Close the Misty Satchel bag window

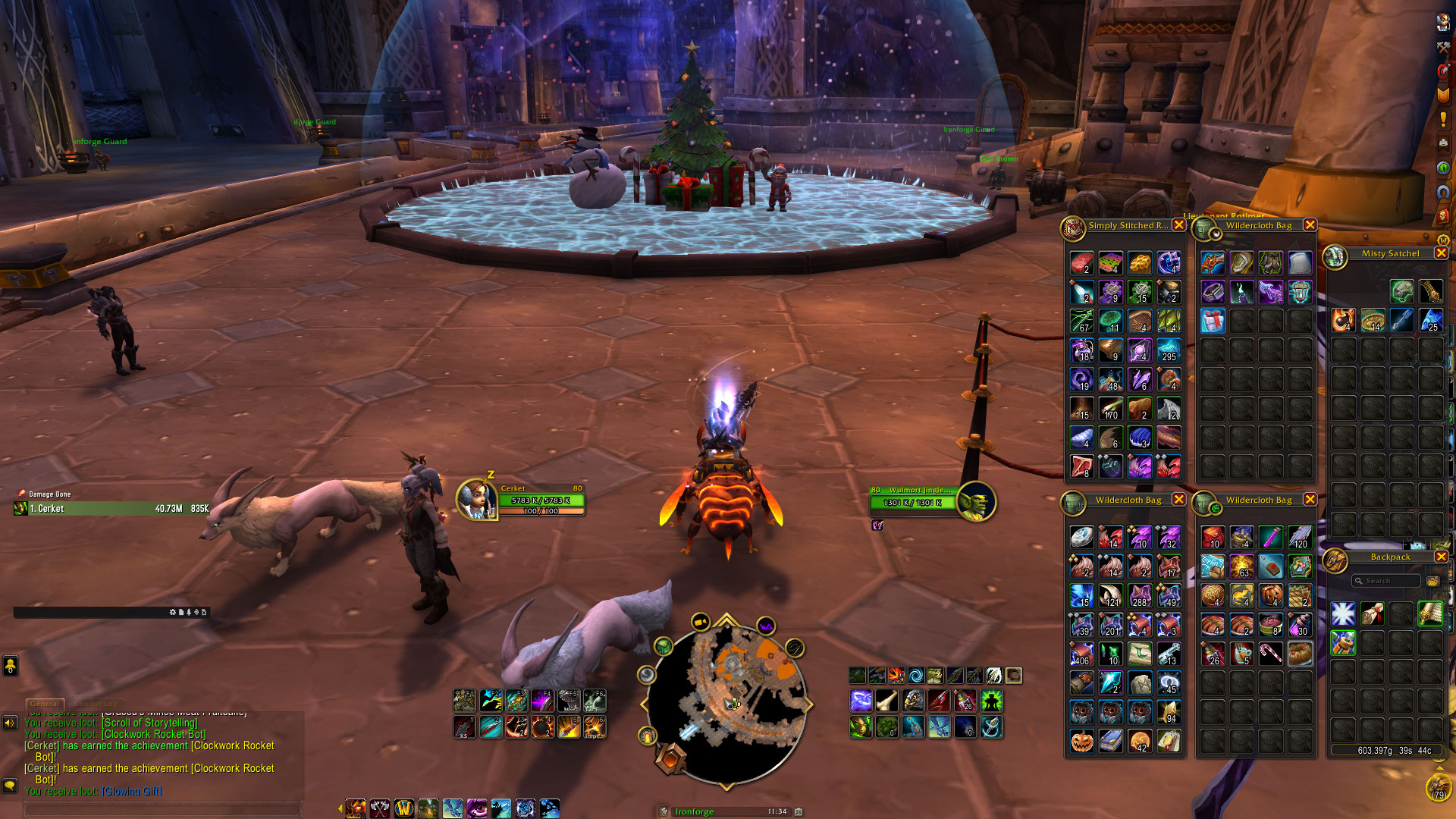click(1441, 253)
